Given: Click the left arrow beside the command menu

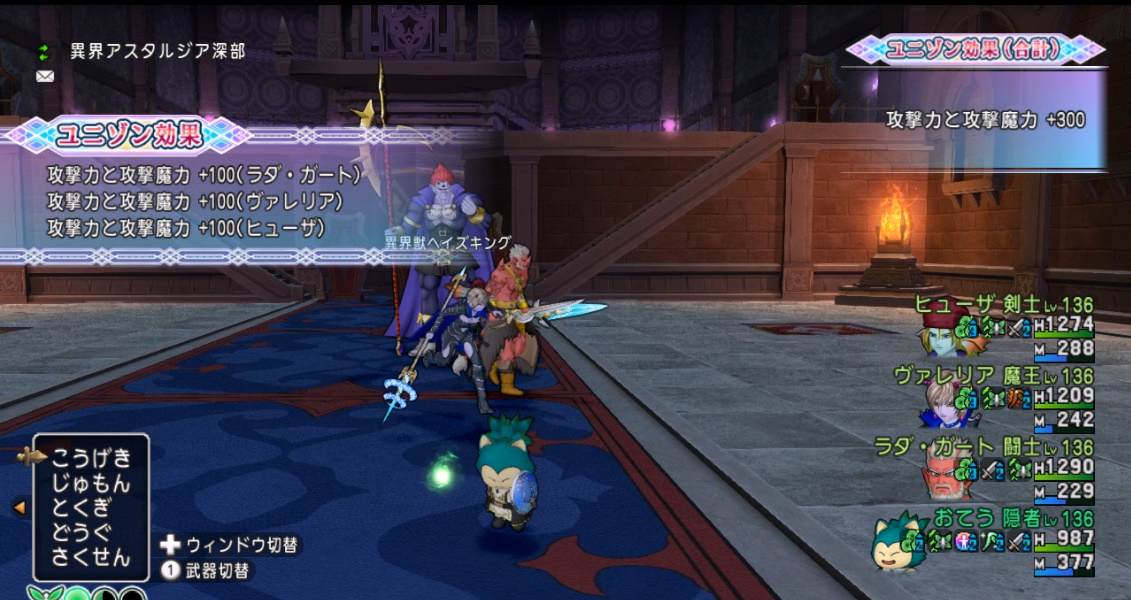Looking at the screenshot, I should (x=19, y=508).
